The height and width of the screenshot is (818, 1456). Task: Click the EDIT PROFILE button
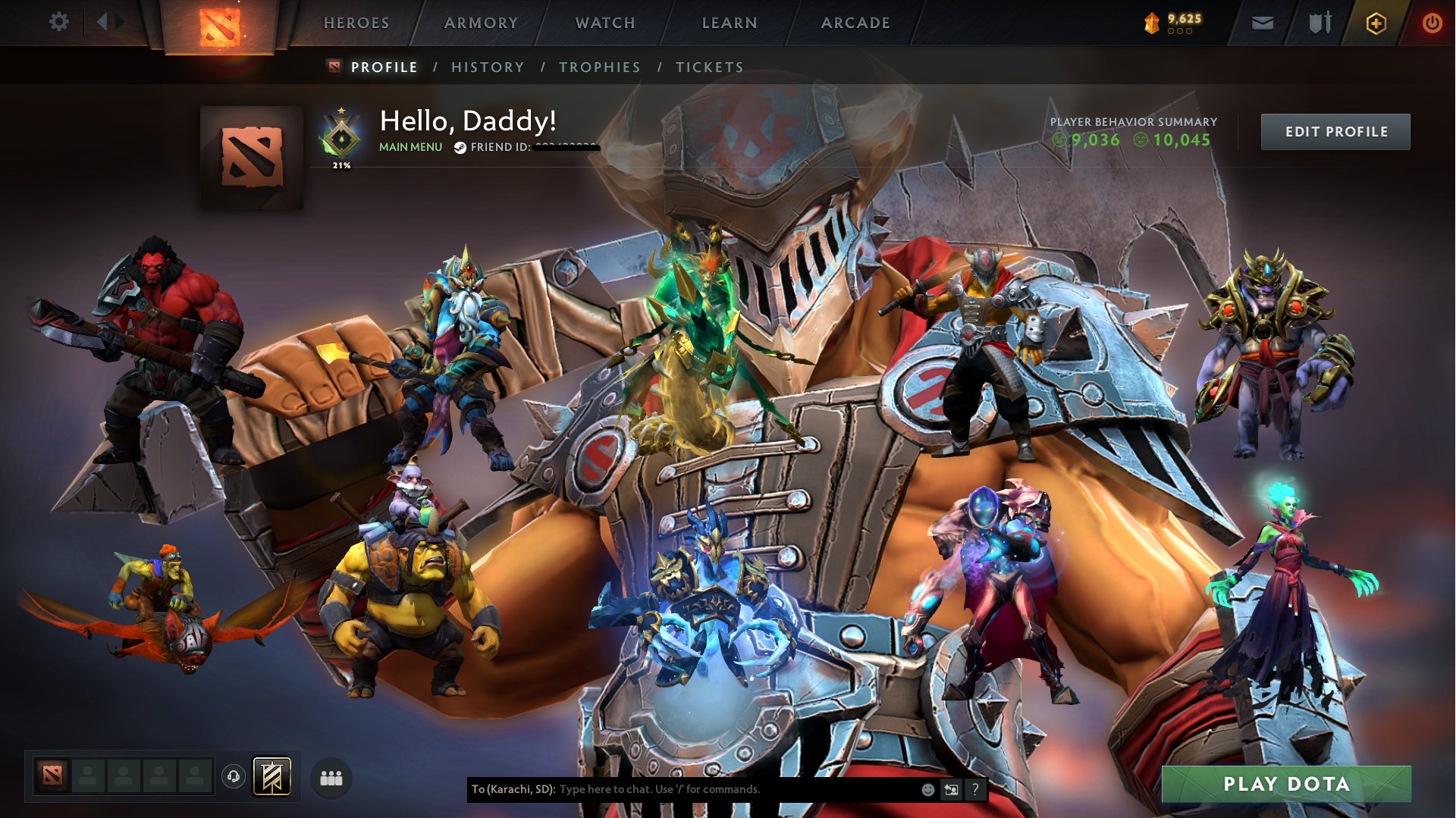click(1335, 131)
